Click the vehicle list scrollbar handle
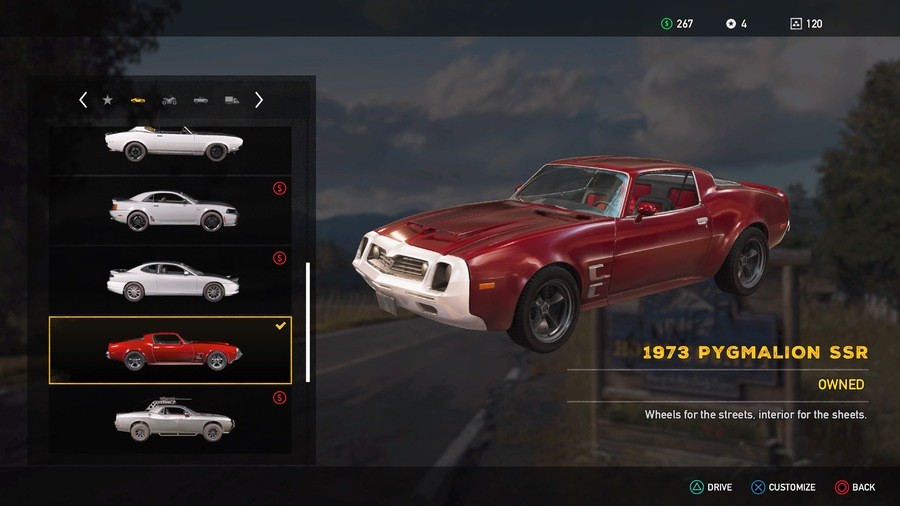 [308, 322]
